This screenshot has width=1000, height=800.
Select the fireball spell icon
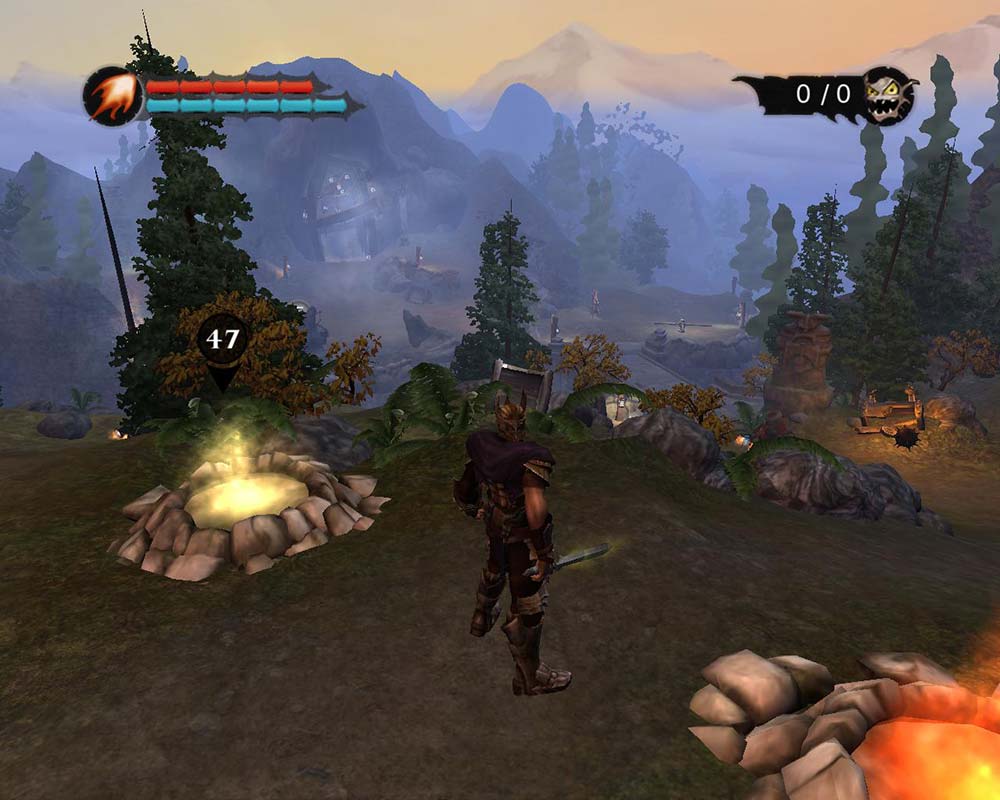(111, 96)
